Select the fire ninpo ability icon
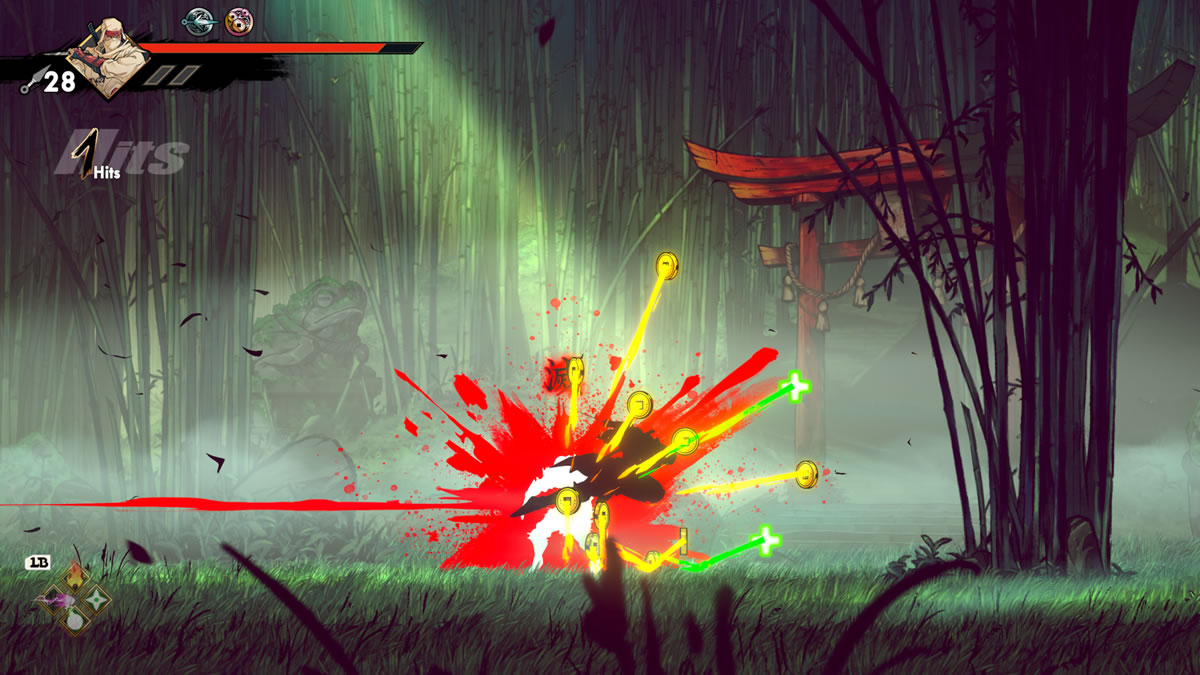1200x675 pixels. pyautogui.click(x=75, y=577)
